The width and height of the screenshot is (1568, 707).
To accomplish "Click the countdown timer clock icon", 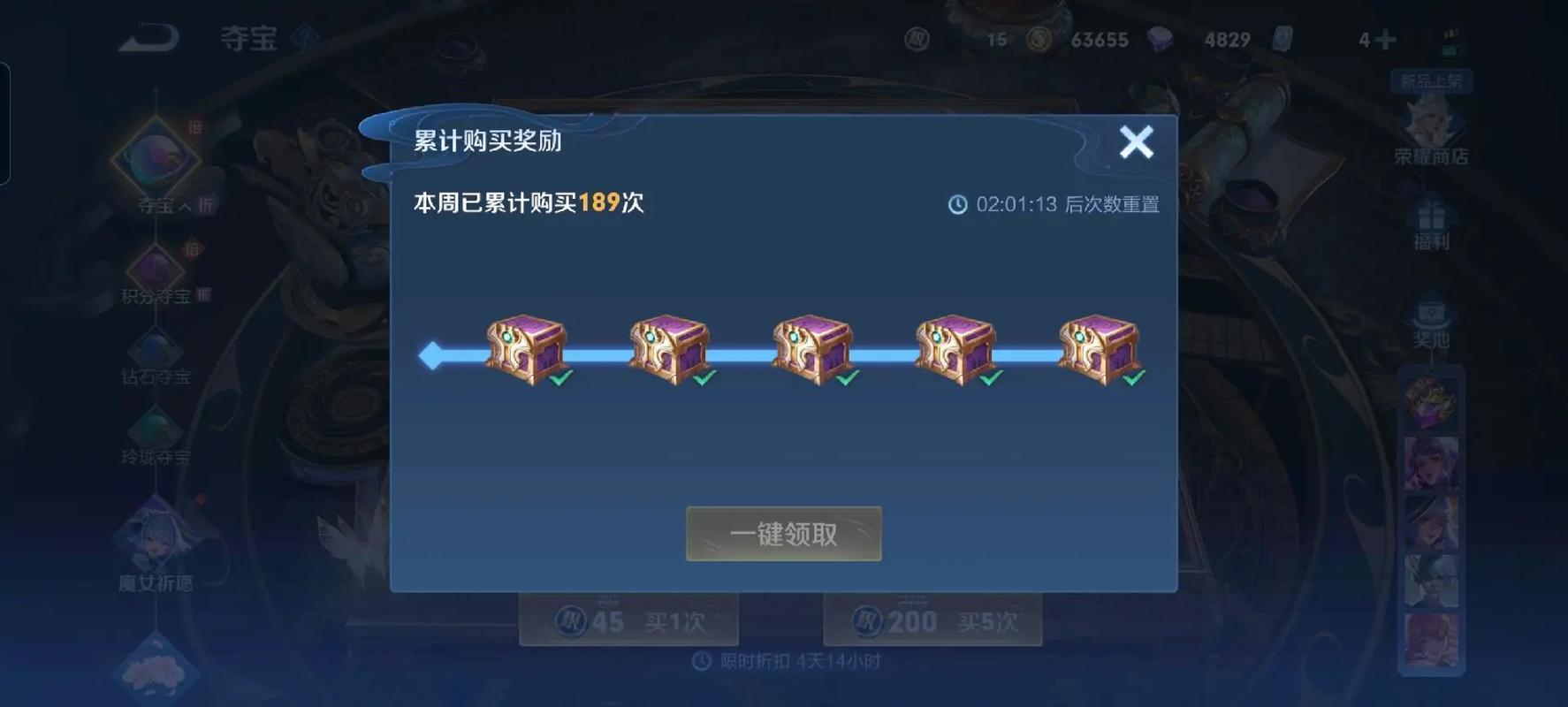I will point(956,204).
